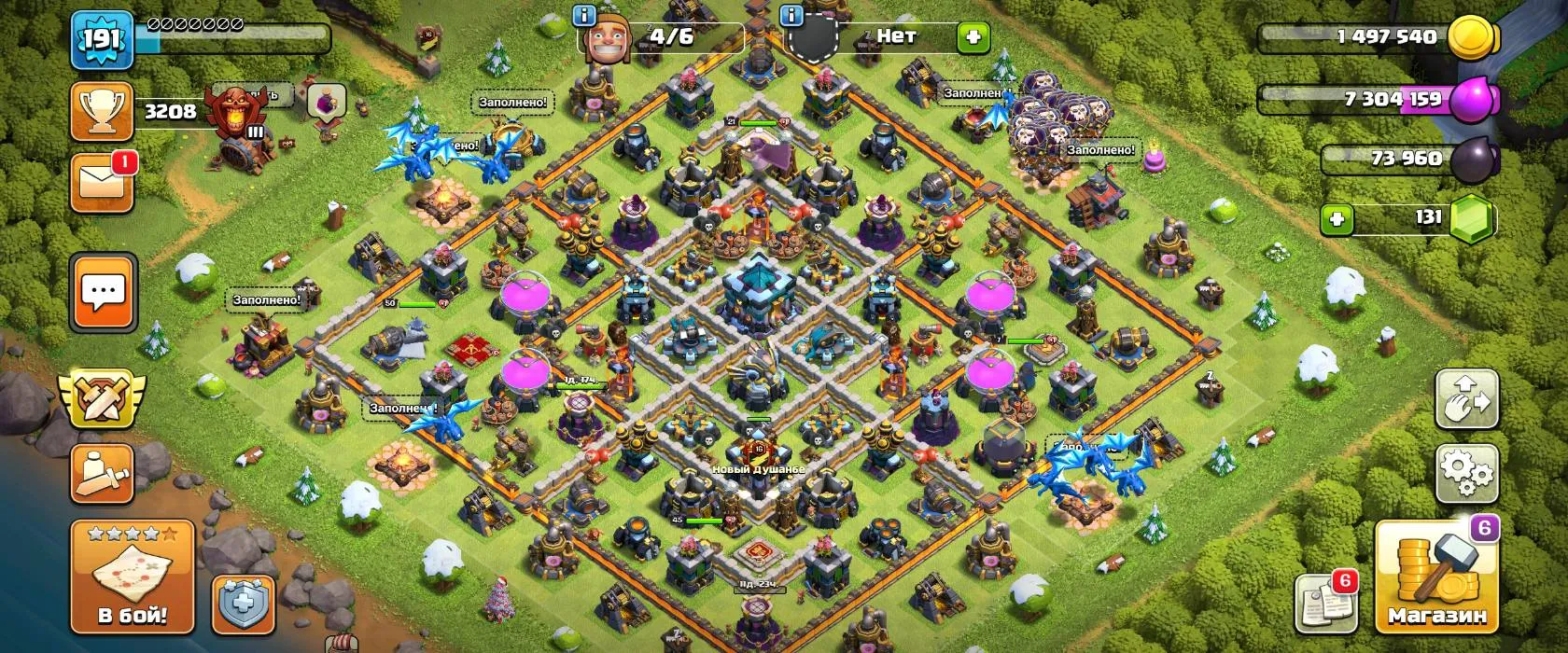This screenshot has width=1568, height=653.
Task: Open the task list icon with 6 badge
Action: 1325,604
